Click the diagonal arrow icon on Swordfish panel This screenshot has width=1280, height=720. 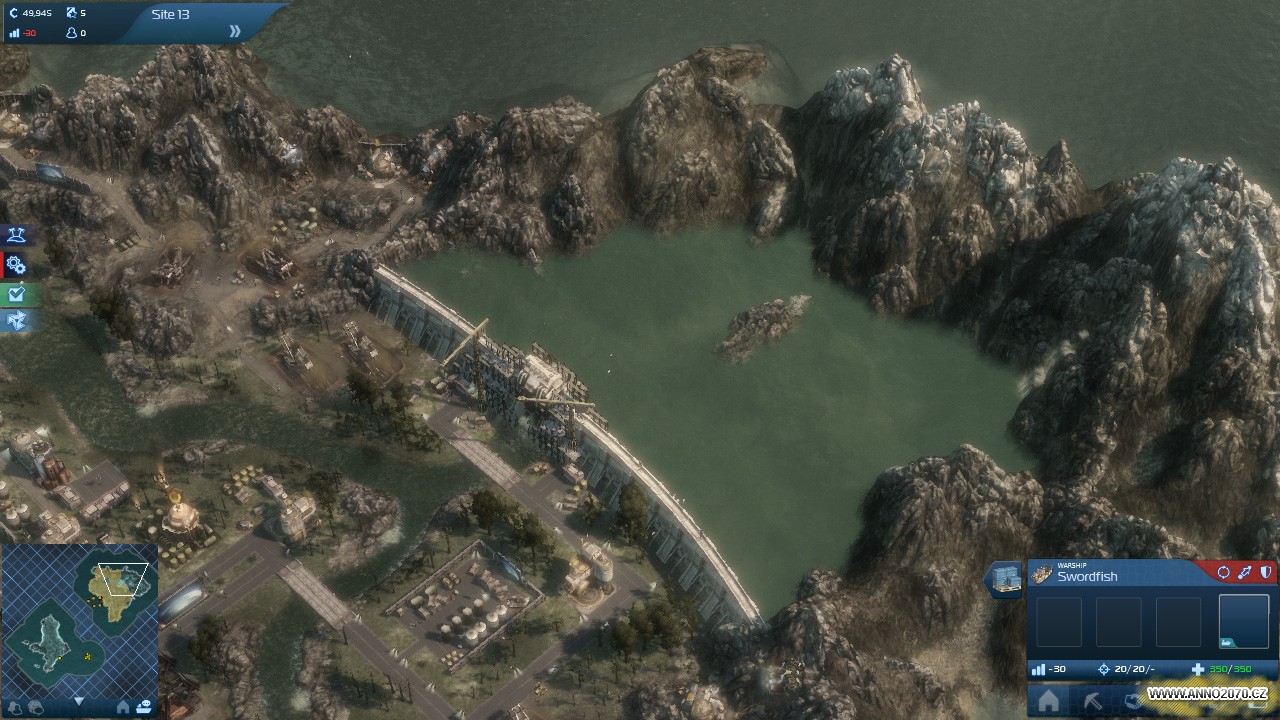(1244, 573)
